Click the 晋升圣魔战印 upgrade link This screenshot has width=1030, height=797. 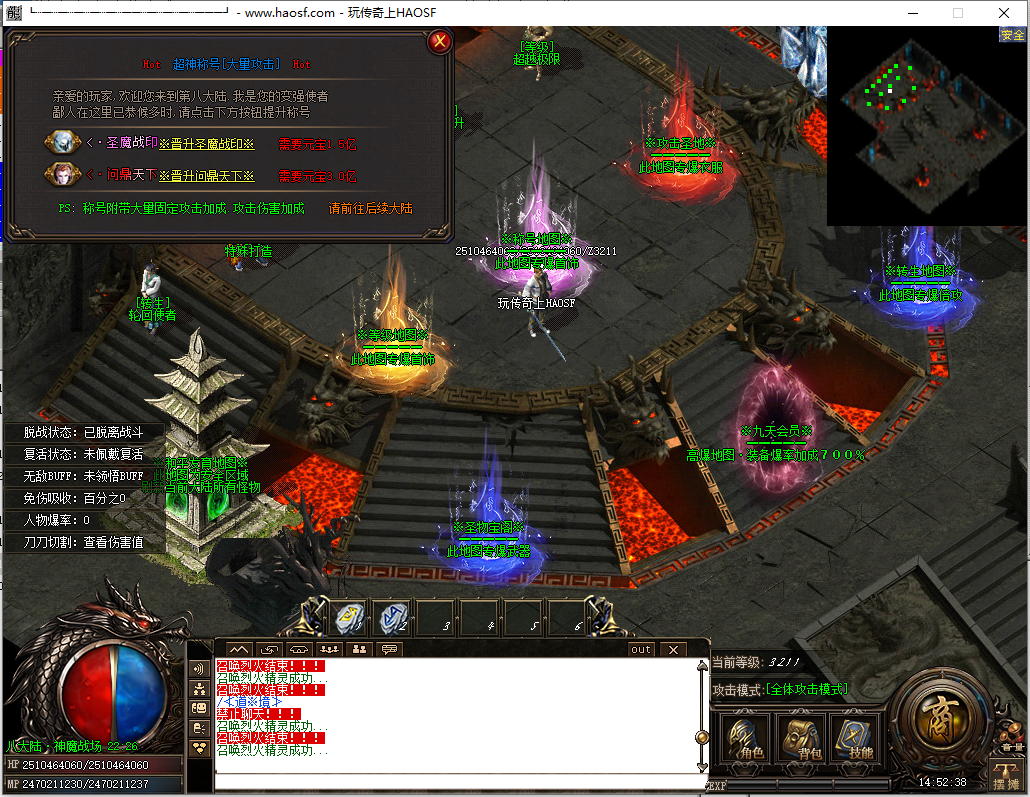tap(206, 144)
